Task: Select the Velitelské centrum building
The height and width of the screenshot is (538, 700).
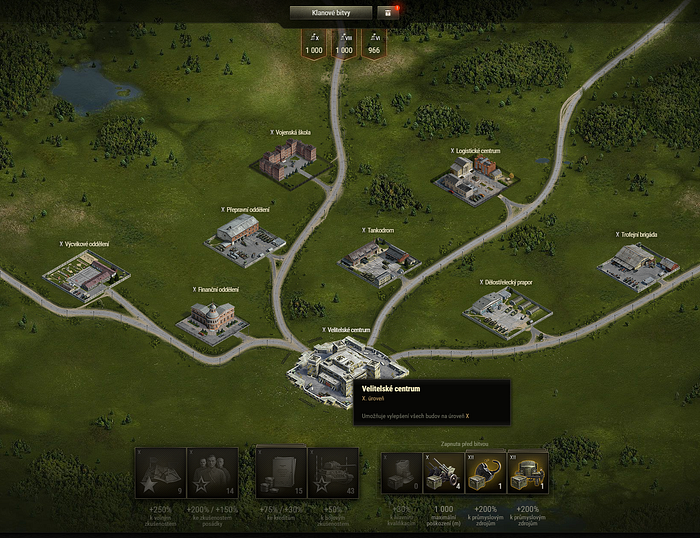Action: (x=337, y=366)
